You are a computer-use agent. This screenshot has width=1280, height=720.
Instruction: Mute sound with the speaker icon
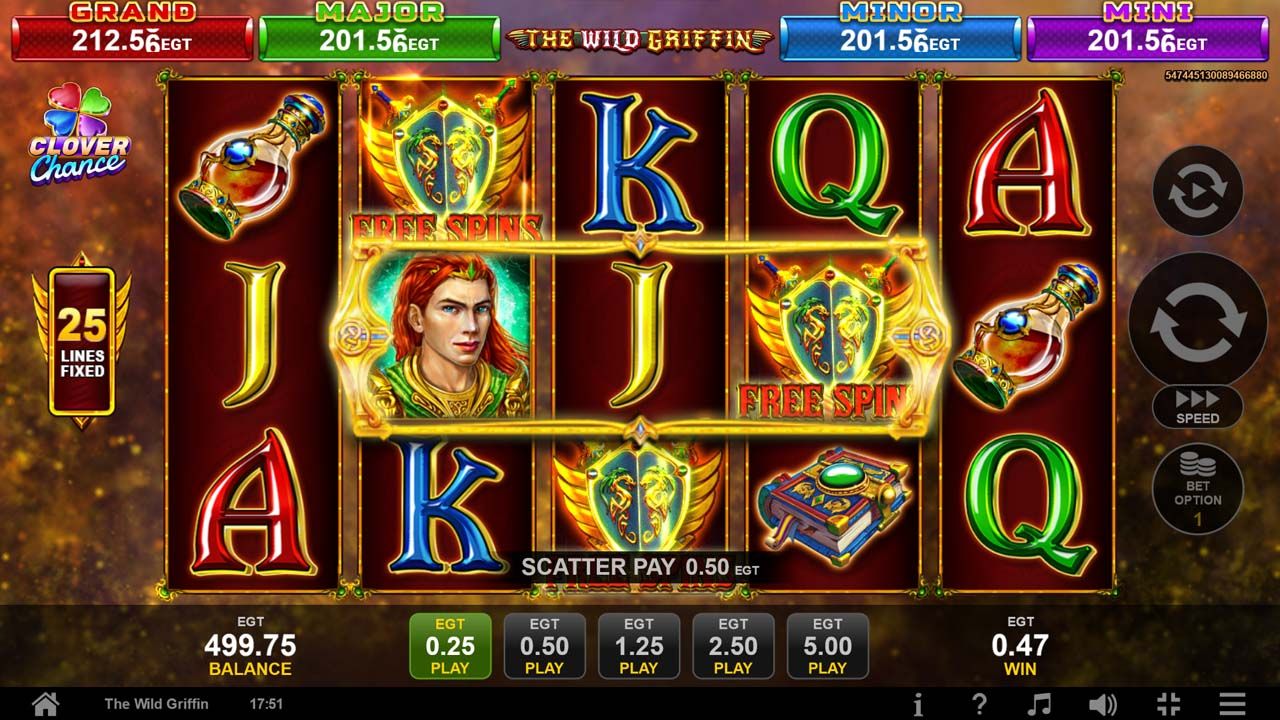(x=1102, y=703)
